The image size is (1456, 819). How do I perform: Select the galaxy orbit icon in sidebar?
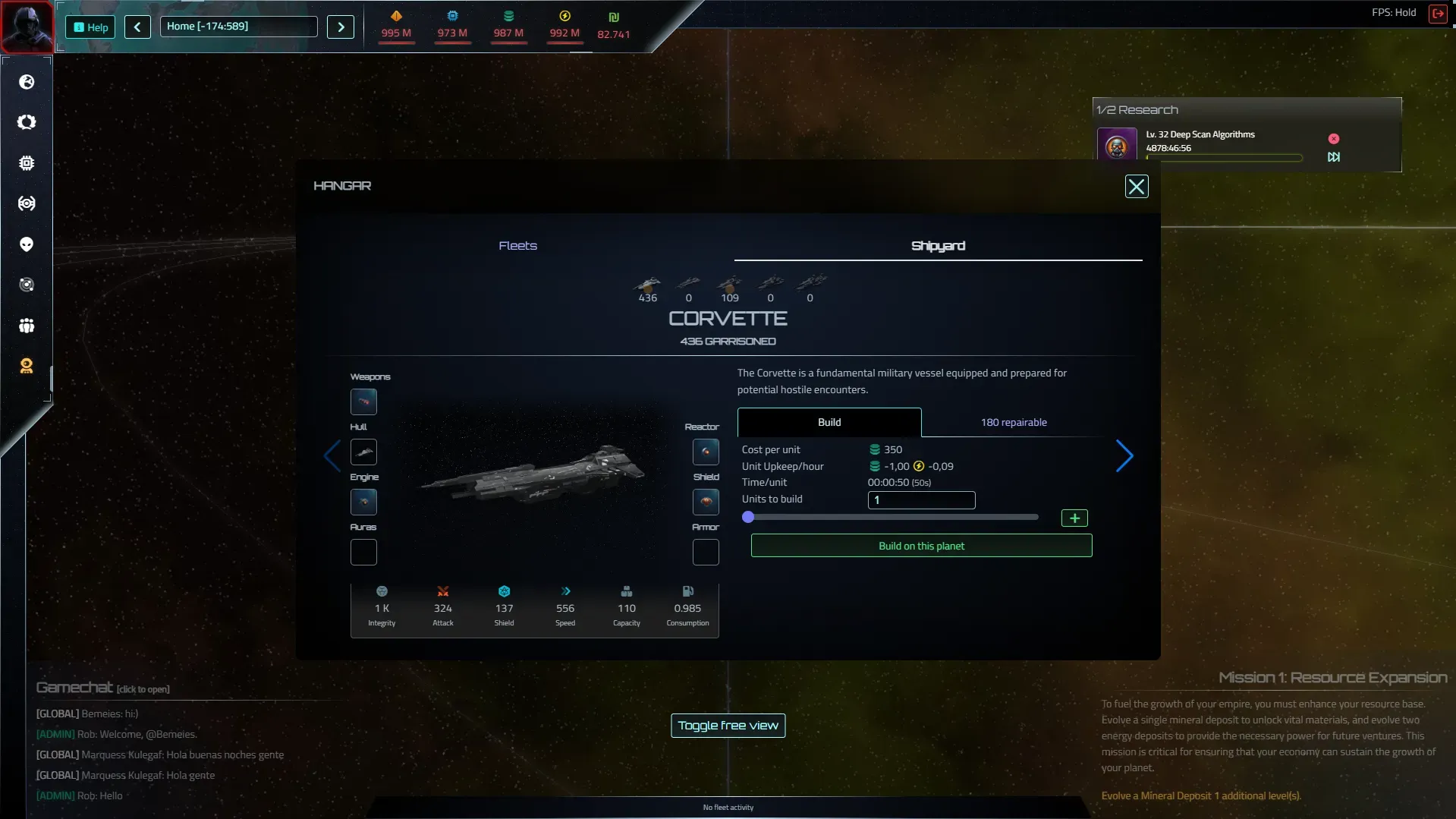click(x=27, y=285)
